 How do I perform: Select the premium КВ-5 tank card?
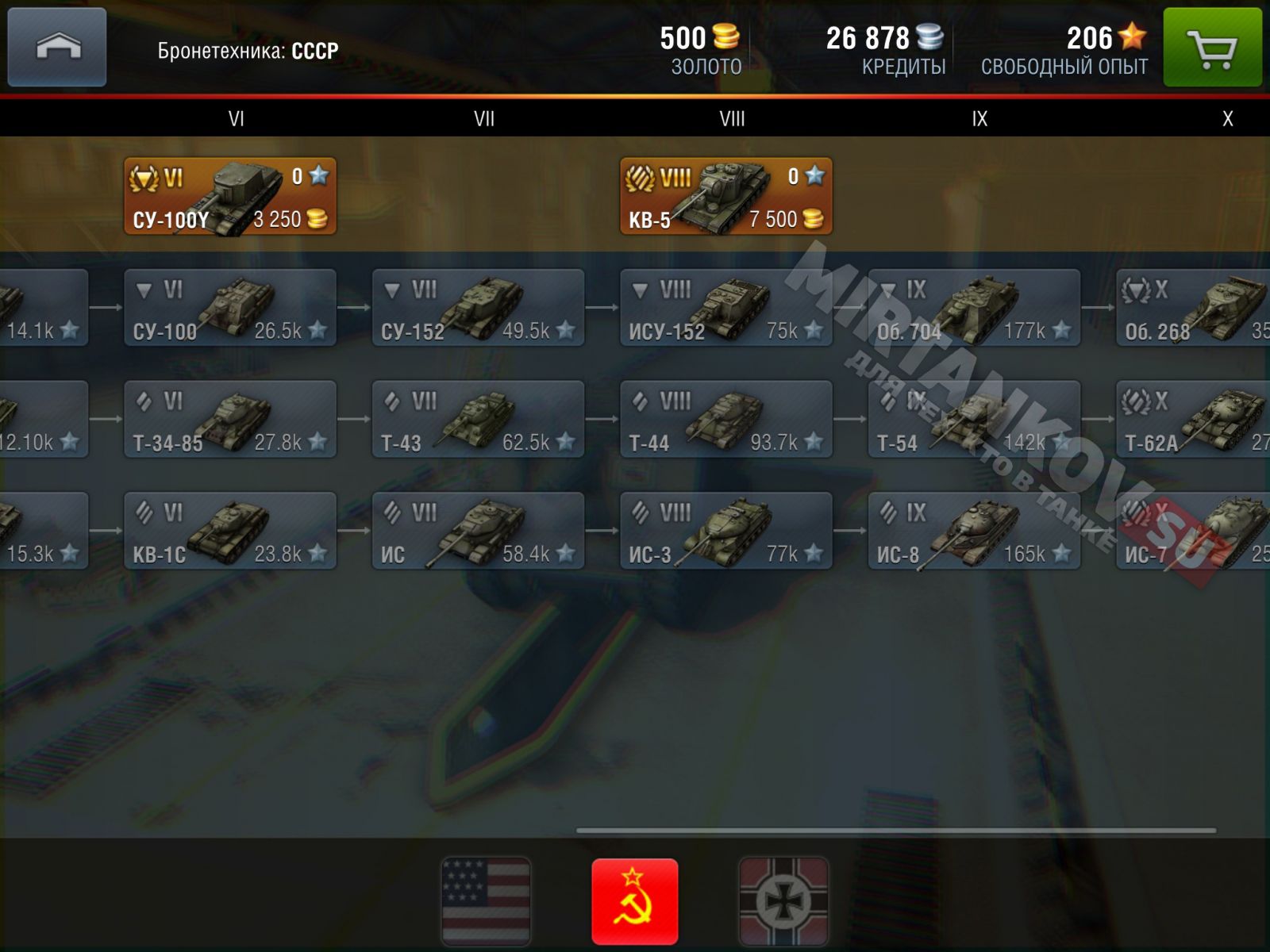click(725, 196)
